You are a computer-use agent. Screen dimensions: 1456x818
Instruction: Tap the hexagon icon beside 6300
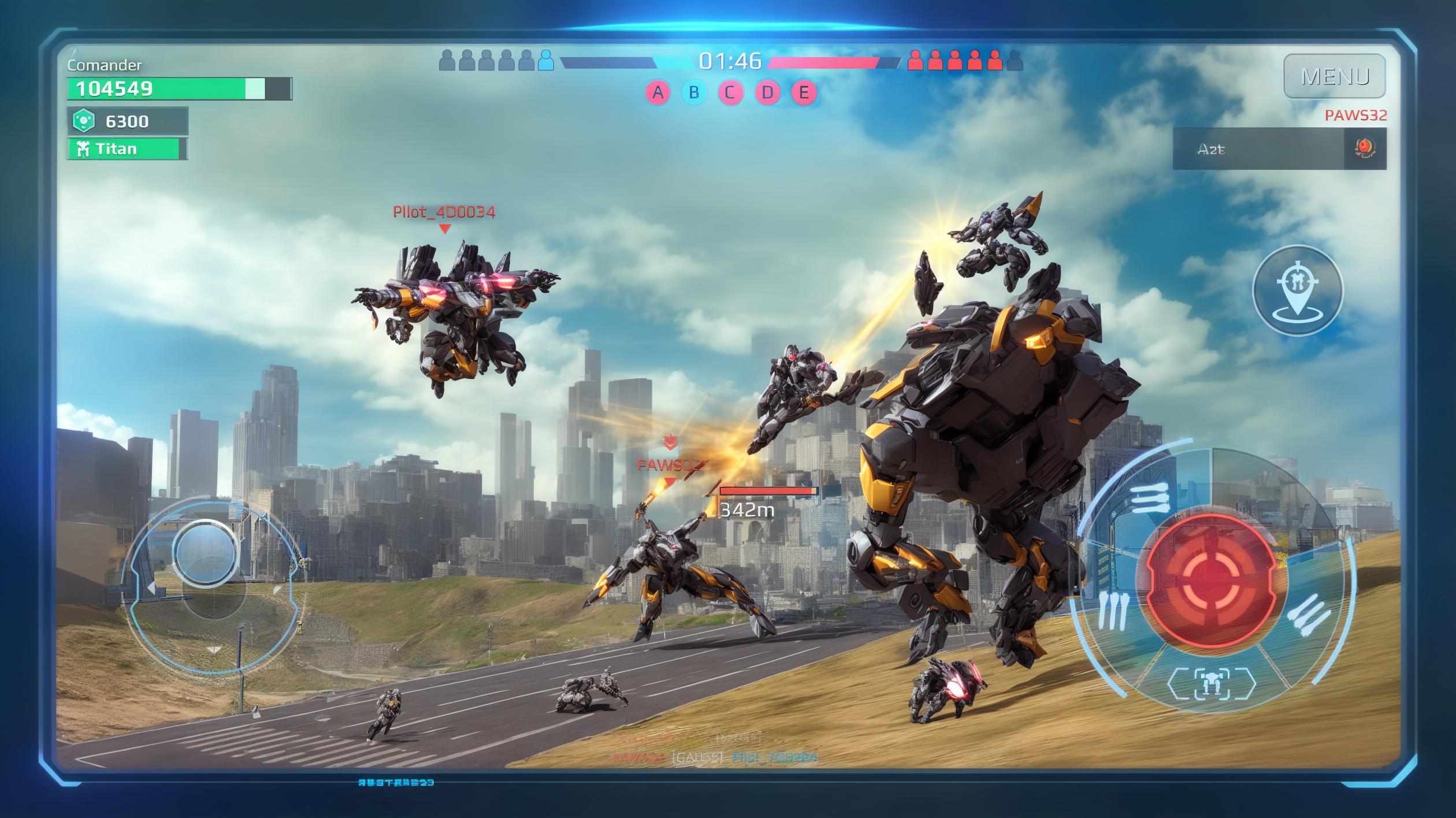[x=84, y=121]
